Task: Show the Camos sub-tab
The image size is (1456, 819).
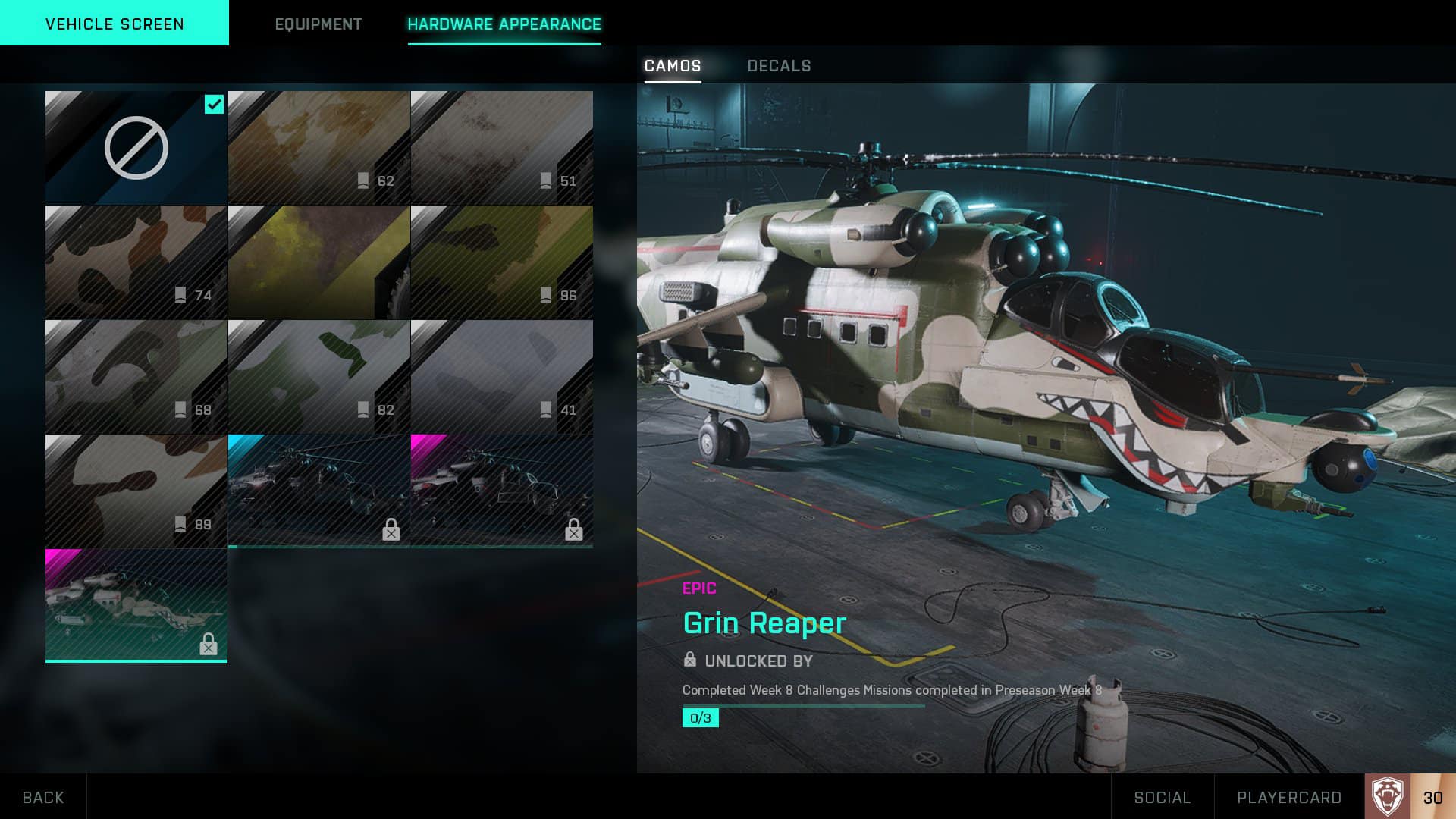Action: (x=673, y=66)
